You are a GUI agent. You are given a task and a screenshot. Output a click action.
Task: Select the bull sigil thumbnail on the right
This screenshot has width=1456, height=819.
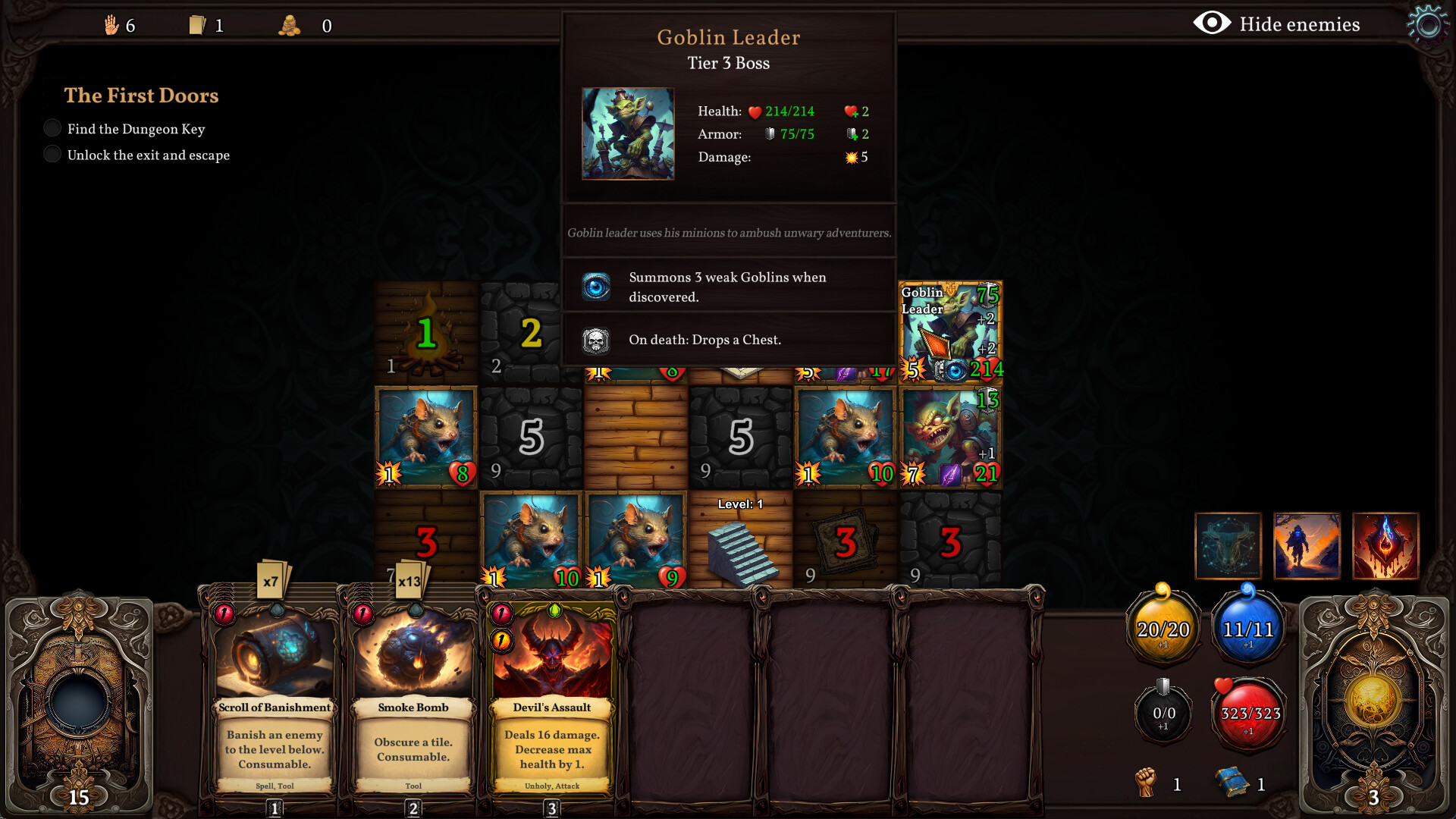pos(1228,545)
